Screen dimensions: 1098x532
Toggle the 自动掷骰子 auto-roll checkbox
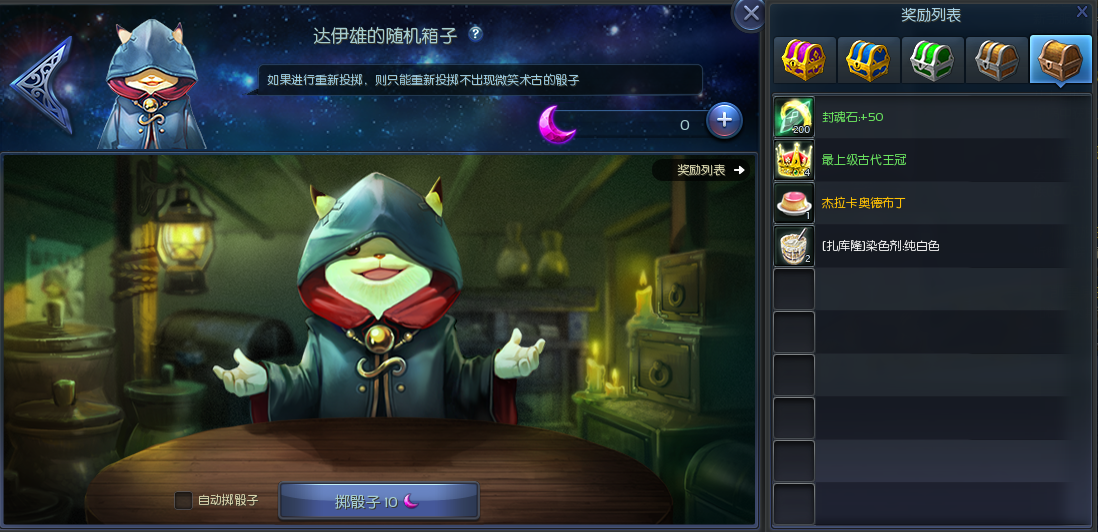point(183,500)
